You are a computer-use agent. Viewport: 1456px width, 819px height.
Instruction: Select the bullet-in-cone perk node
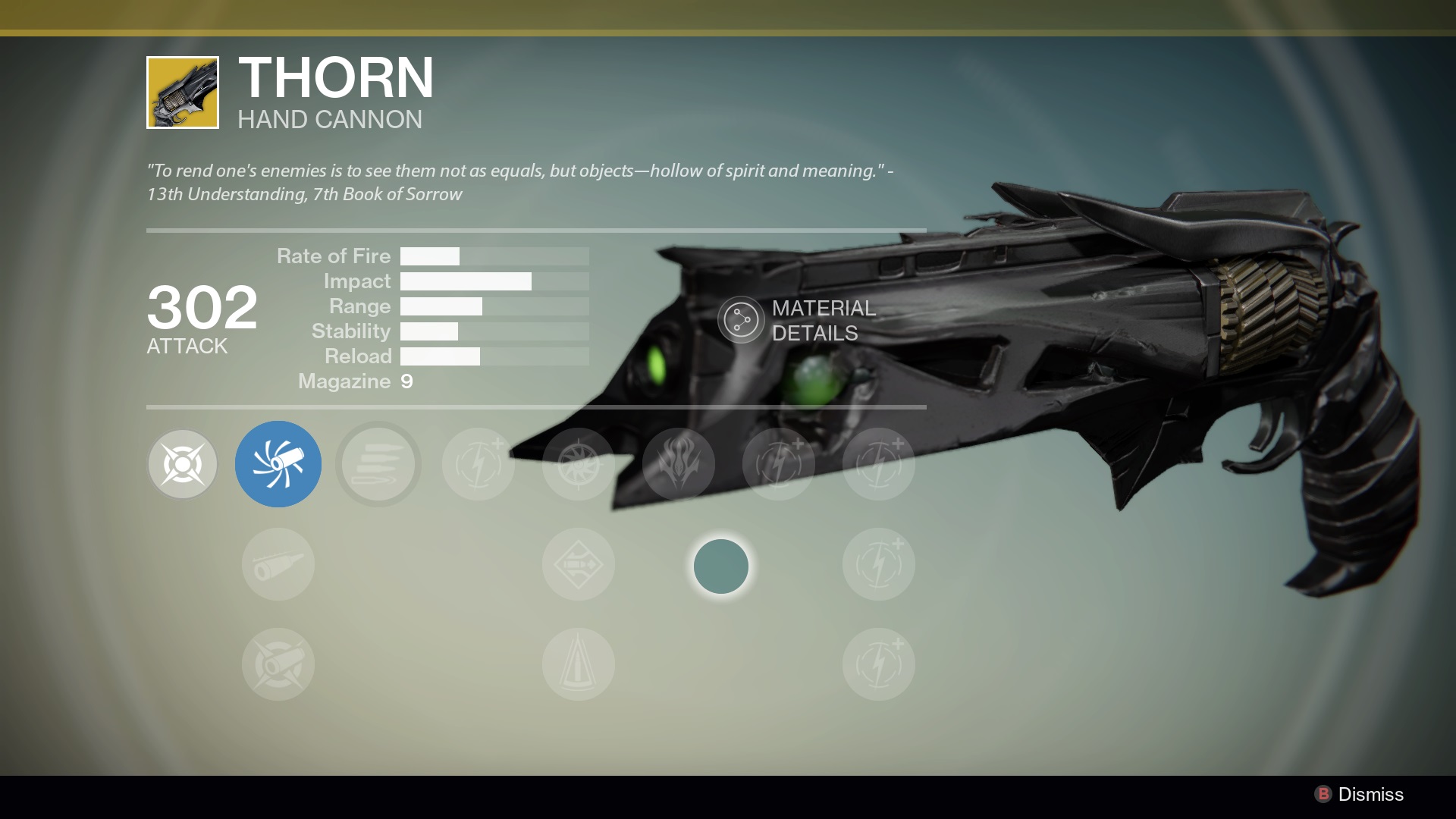(579, 664)
